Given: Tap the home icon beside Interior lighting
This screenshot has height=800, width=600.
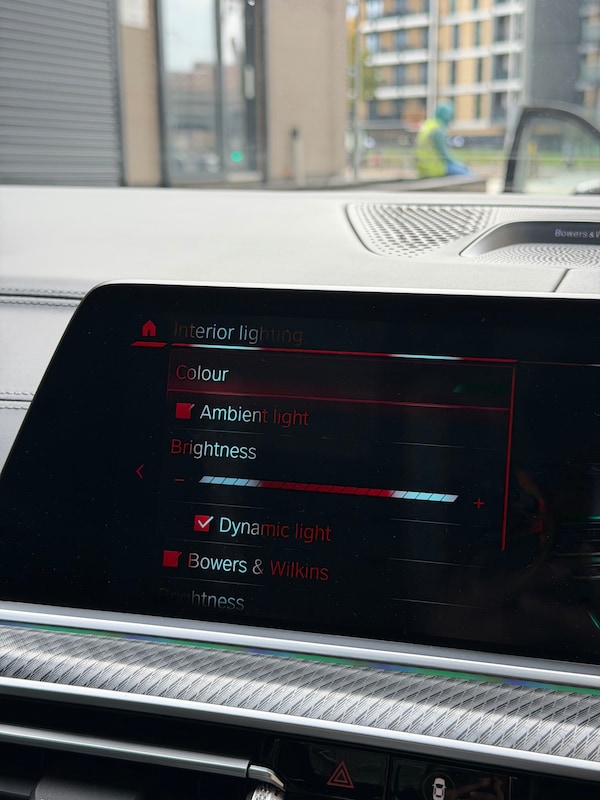Looking at the screenshot, I should click(149, 328).
